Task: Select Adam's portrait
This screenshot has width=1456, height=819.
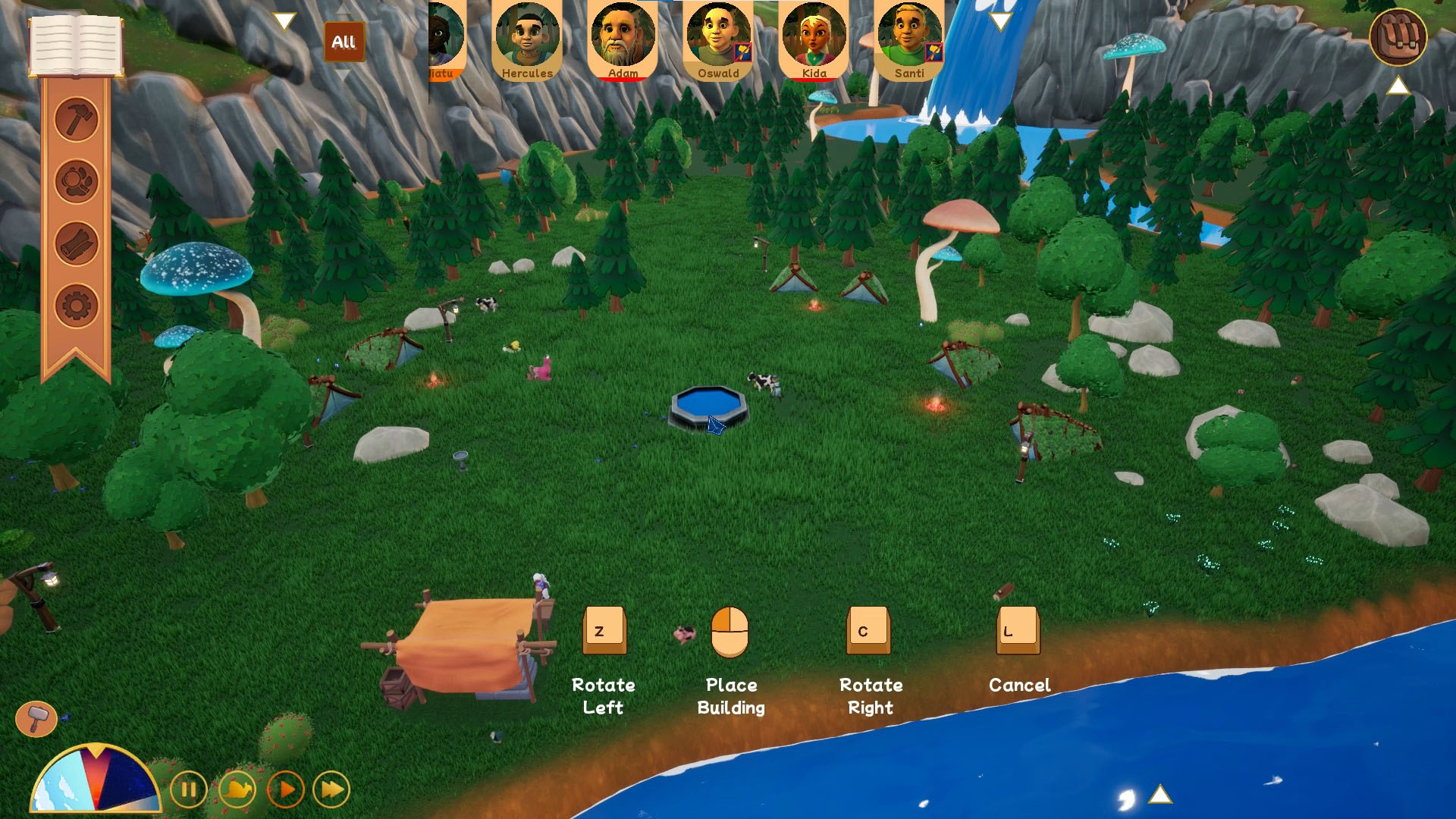Action: pyautogui.click(x=623, y=39)
